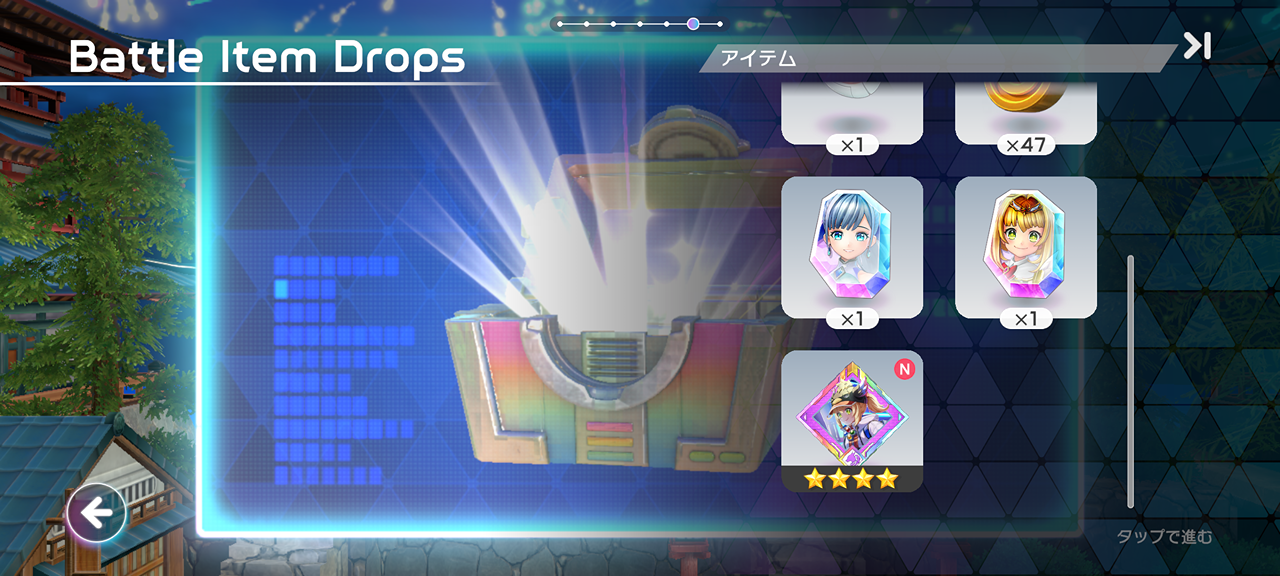Skip to the end of drops
This screenshot has width=1280, height=576.
tap(1197, 46)
